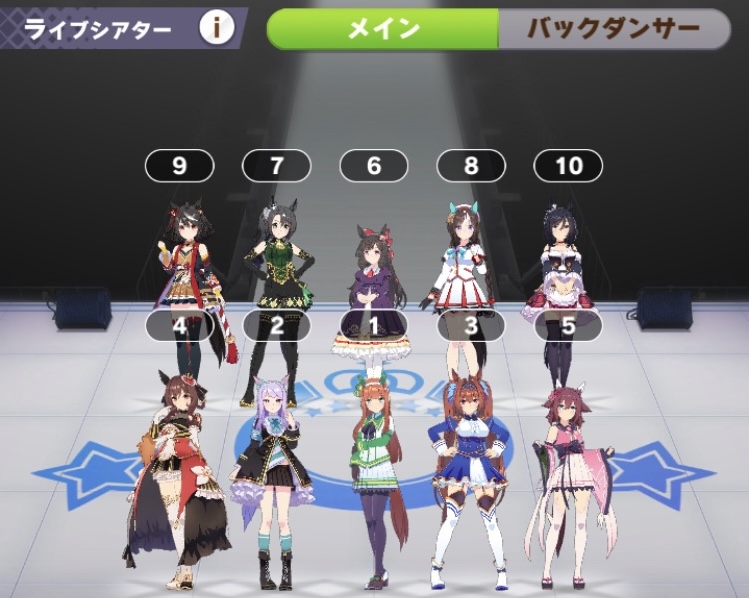Image resolution: width=749 pixels, height=598 pixels.
Task: Choose position slot number 7
Action: pyautogui.click(x=277, y=165)
